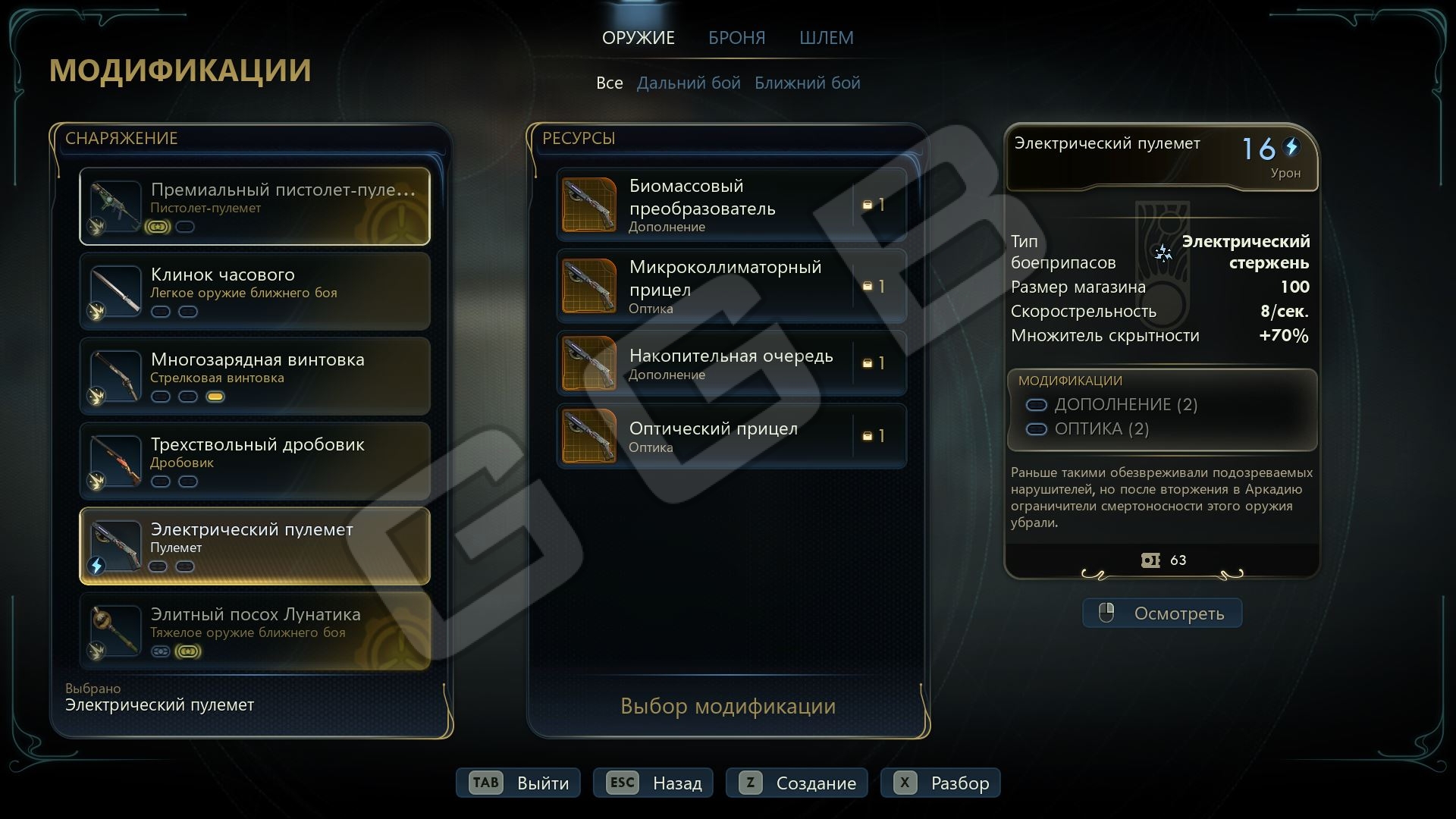Switch to the Оружие tab
This screenshot has height=819, width=1456.
pyautogui.click(x=638, y=38)
